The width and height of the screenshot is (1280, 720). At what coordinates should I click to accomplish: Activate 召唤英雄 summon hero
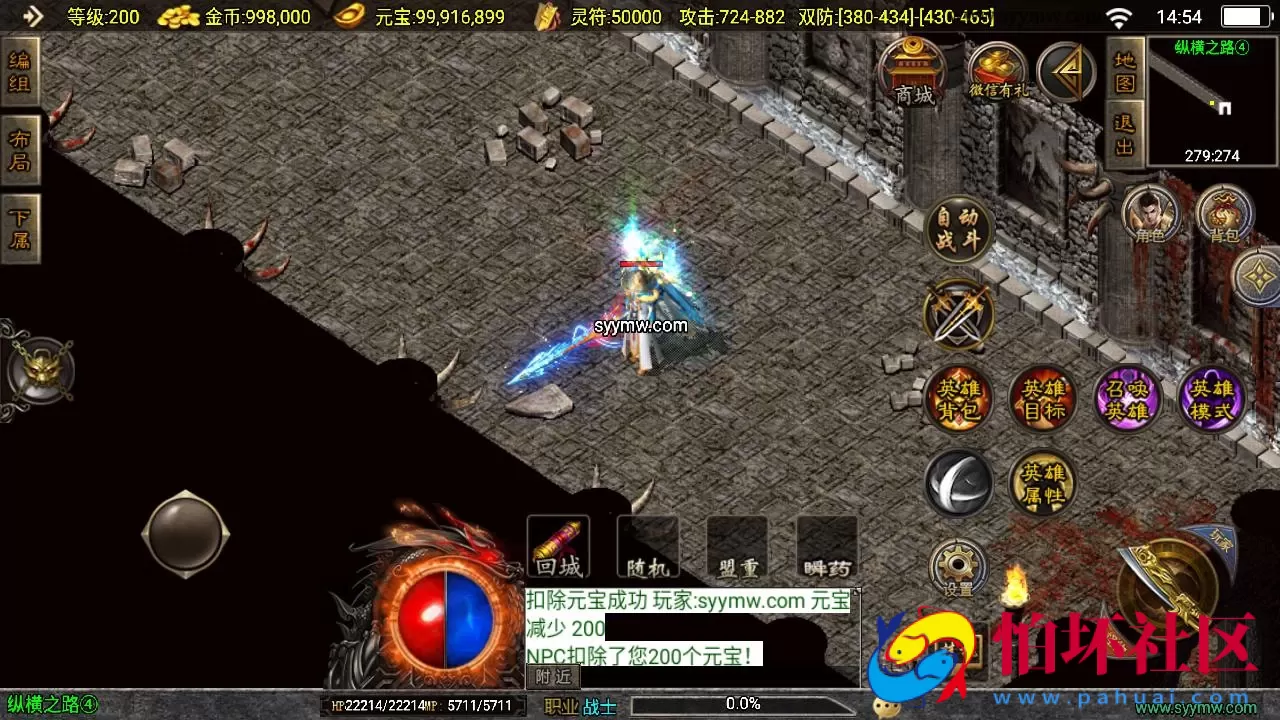[1127, 399]
